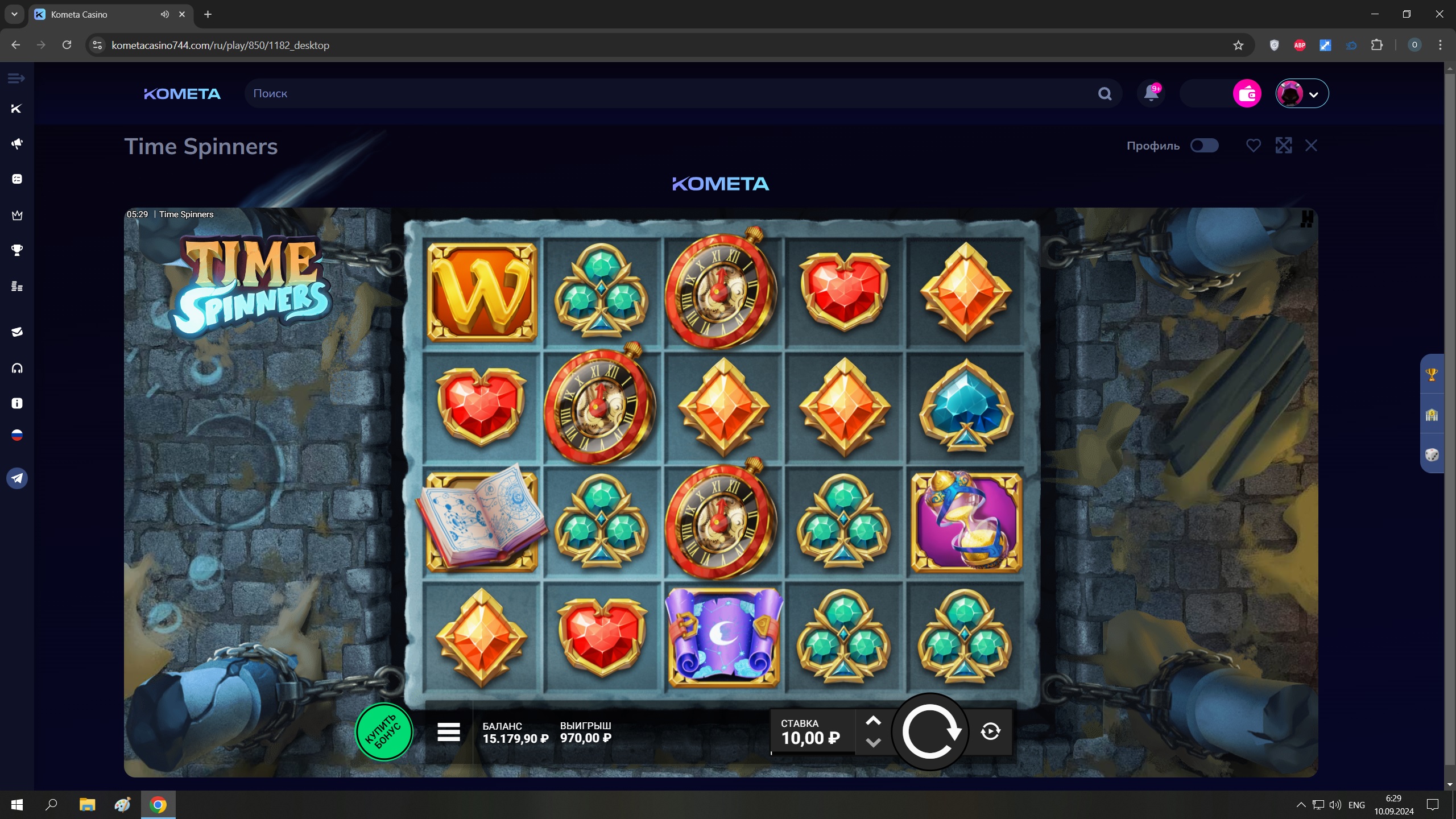Click the Поиск search field

(x=671, y=93)
